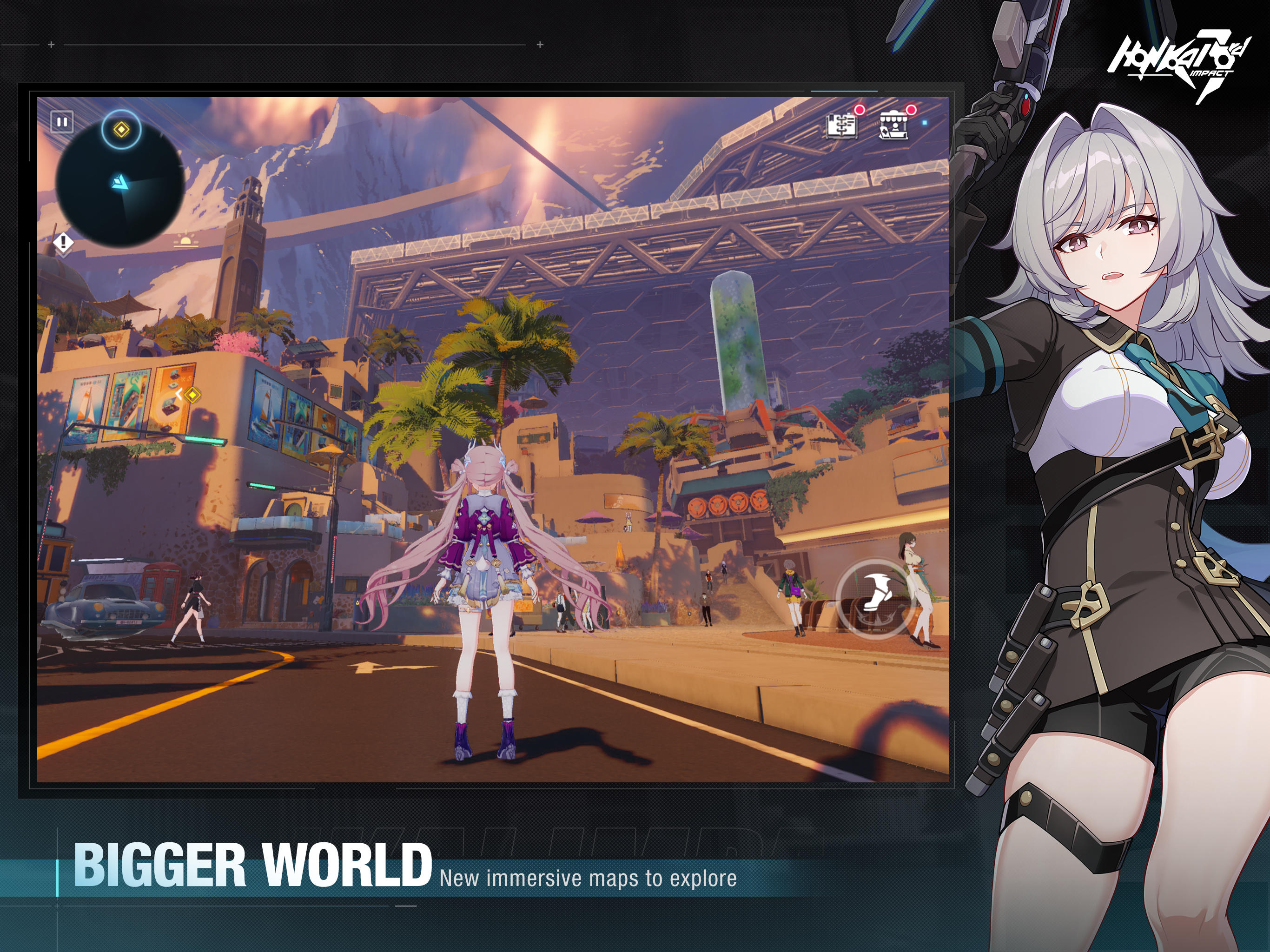Dismiss the red notification dot on the journal
Screen dimensions: 1270x952
[860, 110]
